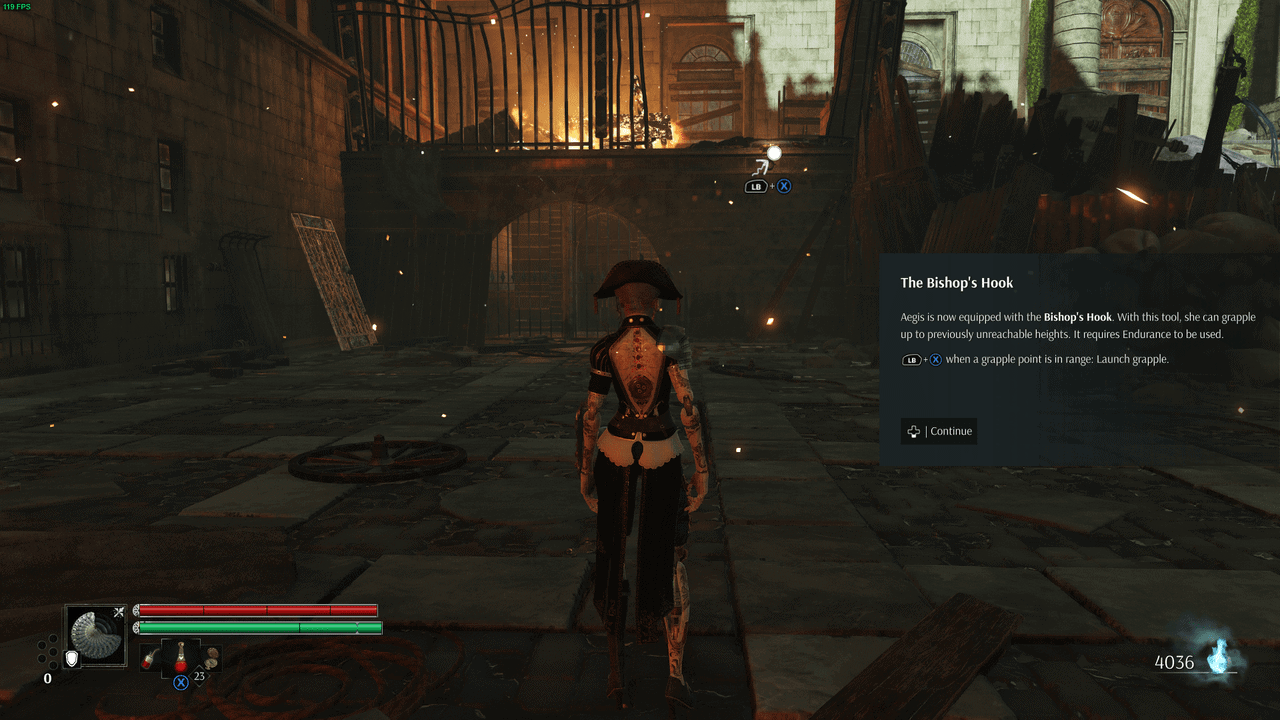Click the alchemical capsule counter showing 0

click(x=47, y=678)
